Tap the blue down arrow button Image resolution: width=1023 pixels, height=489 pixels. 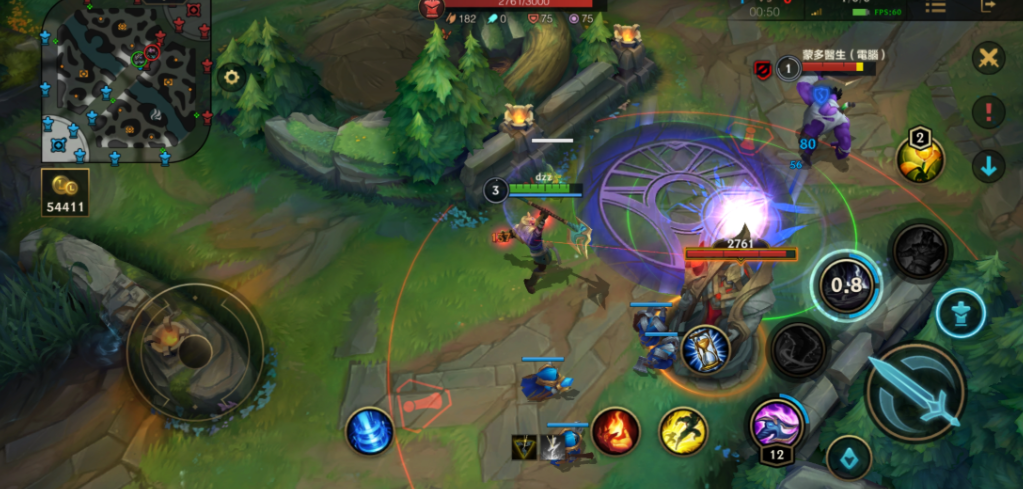pyautogui.click(x=988, y=166)
